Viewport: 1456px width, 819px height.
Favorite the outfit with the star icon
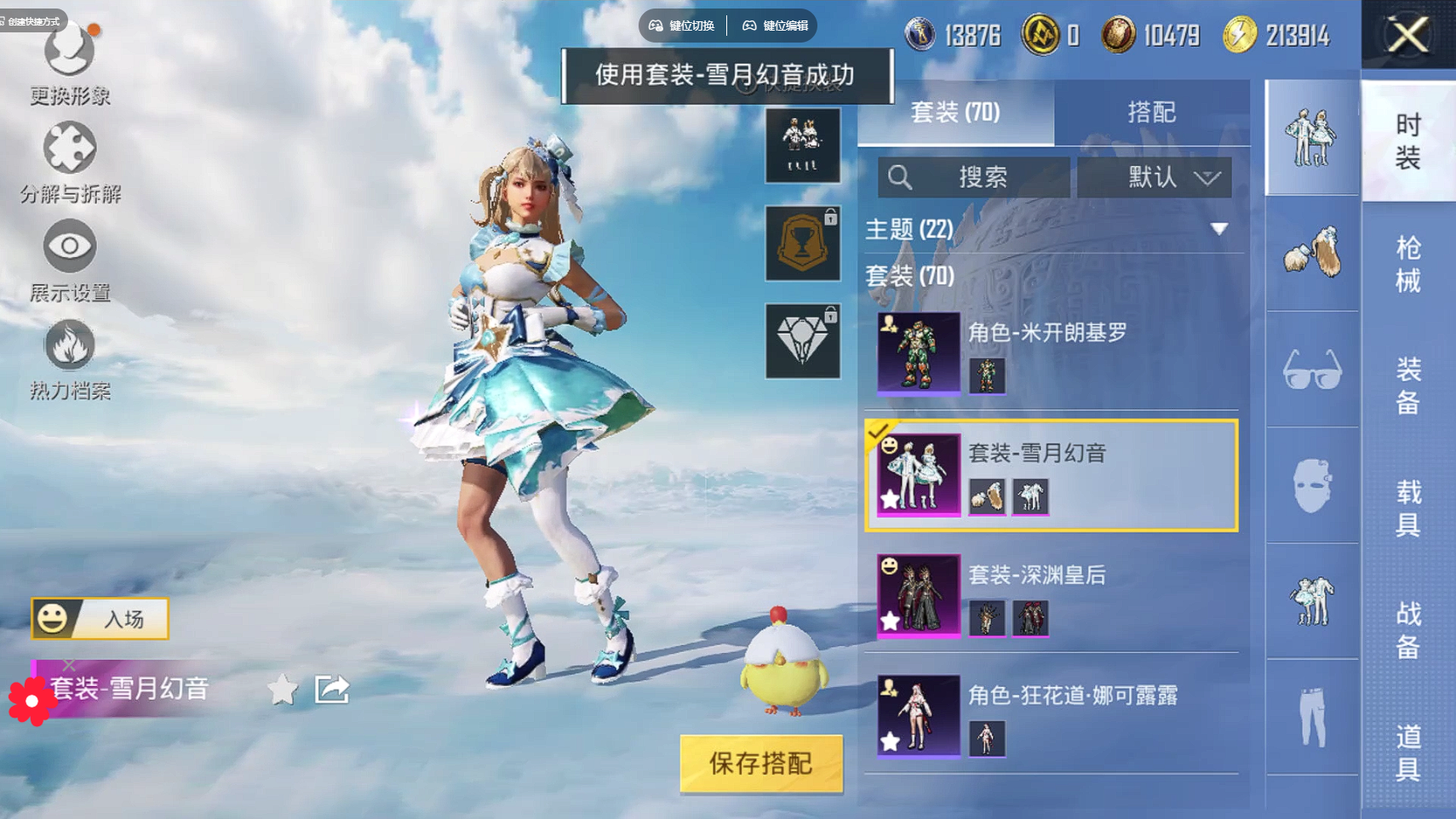283,689
